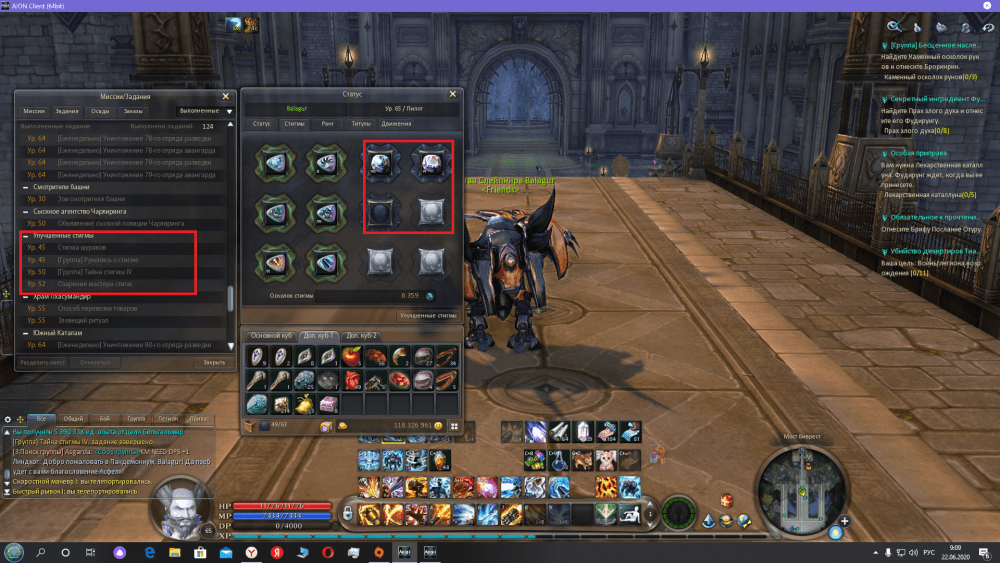Click the Закрыть button in quest window

pos(214,362)
